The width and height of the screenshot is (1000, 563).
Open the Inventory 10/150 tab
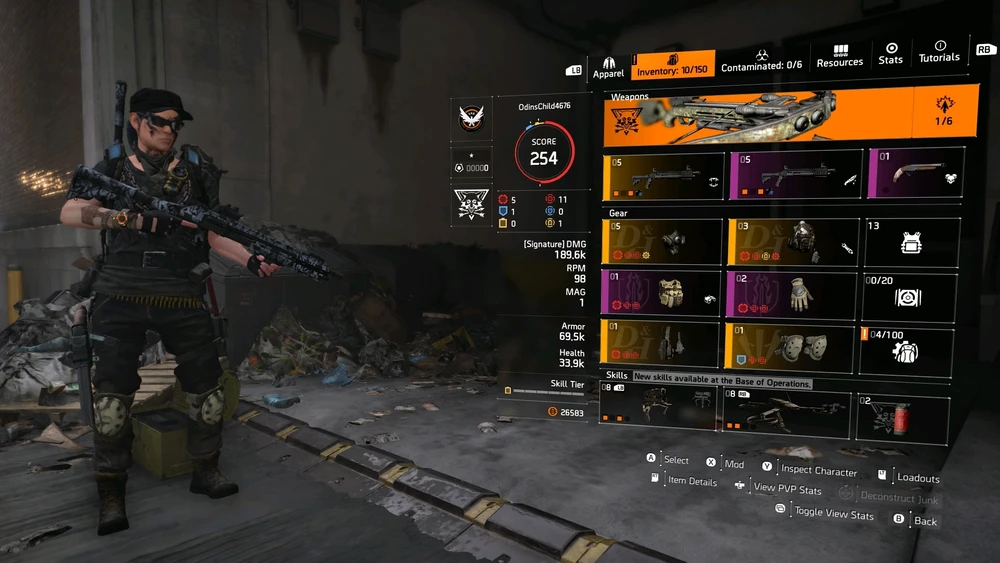pyautogui.click(x=672, y=65)
